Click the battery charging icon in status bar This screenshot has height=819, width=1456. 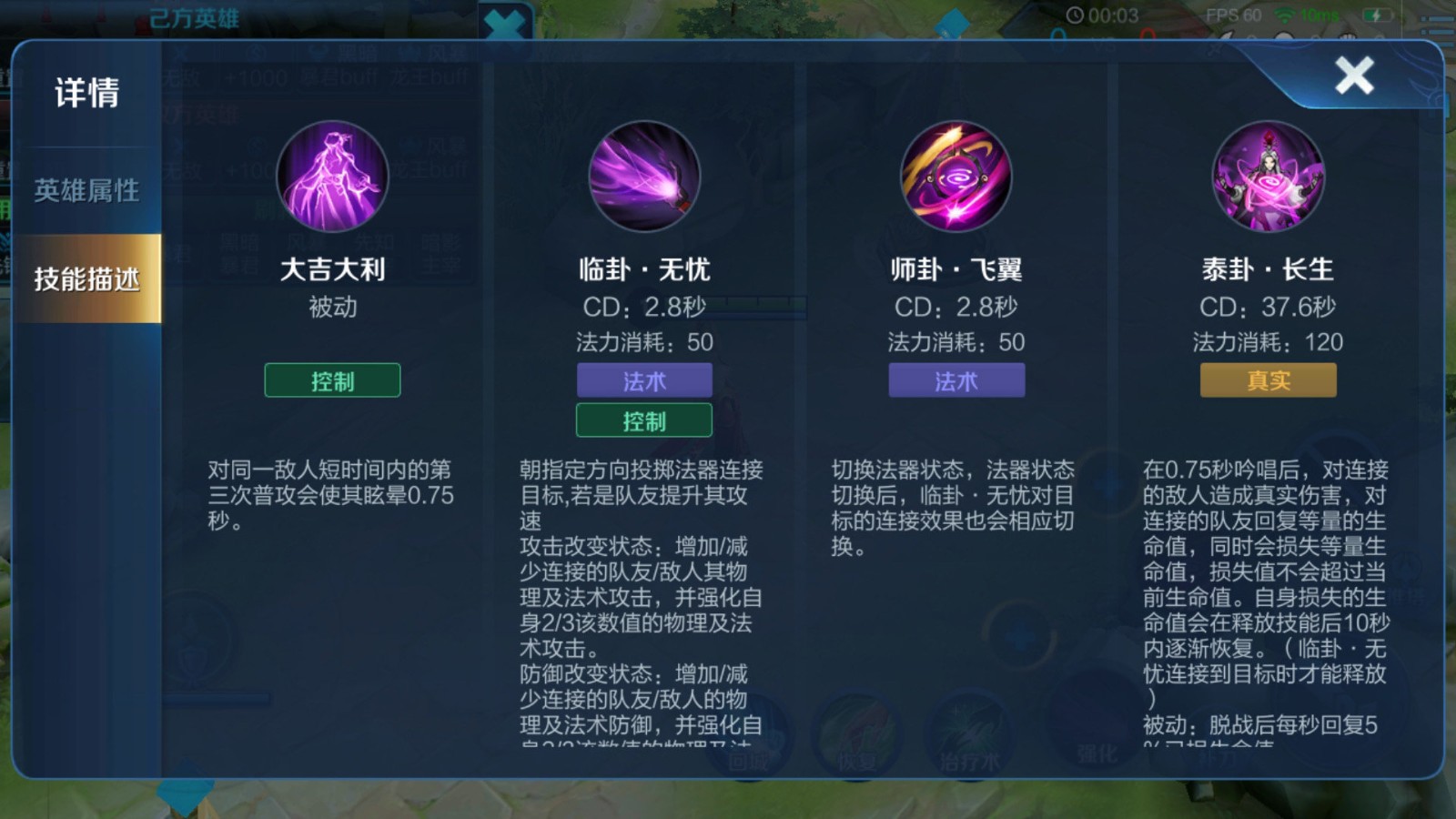tap(1378, 15)
